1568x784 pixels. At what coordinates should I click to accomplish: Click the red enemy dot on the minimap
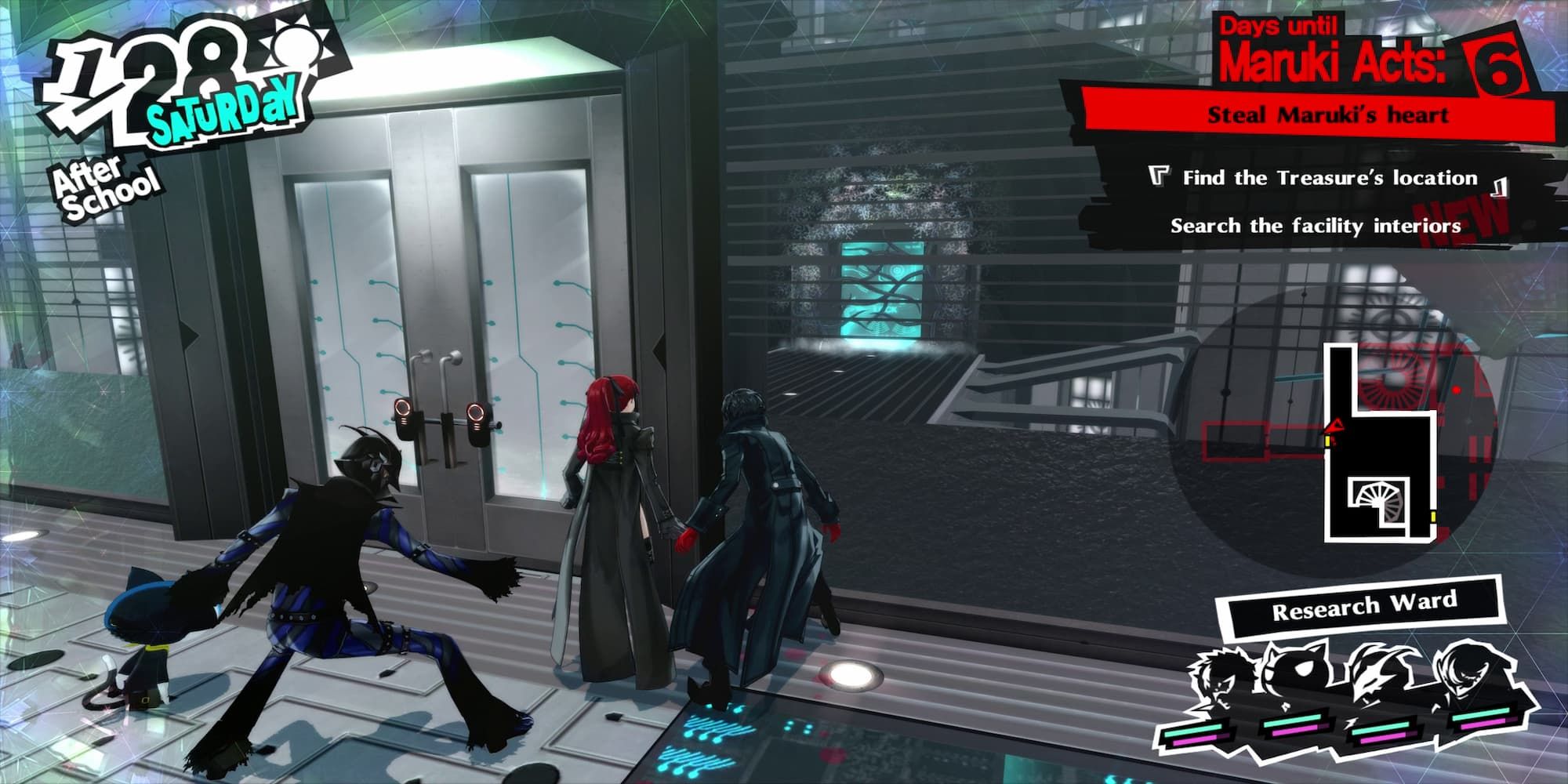pyautogui.click(x=1457, y=390)
